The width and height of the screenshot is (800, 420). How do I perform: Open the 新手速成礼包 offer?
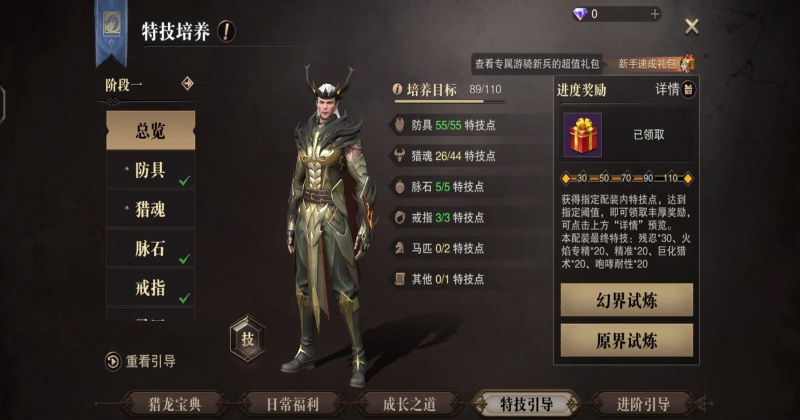click(x=655, y=63)
